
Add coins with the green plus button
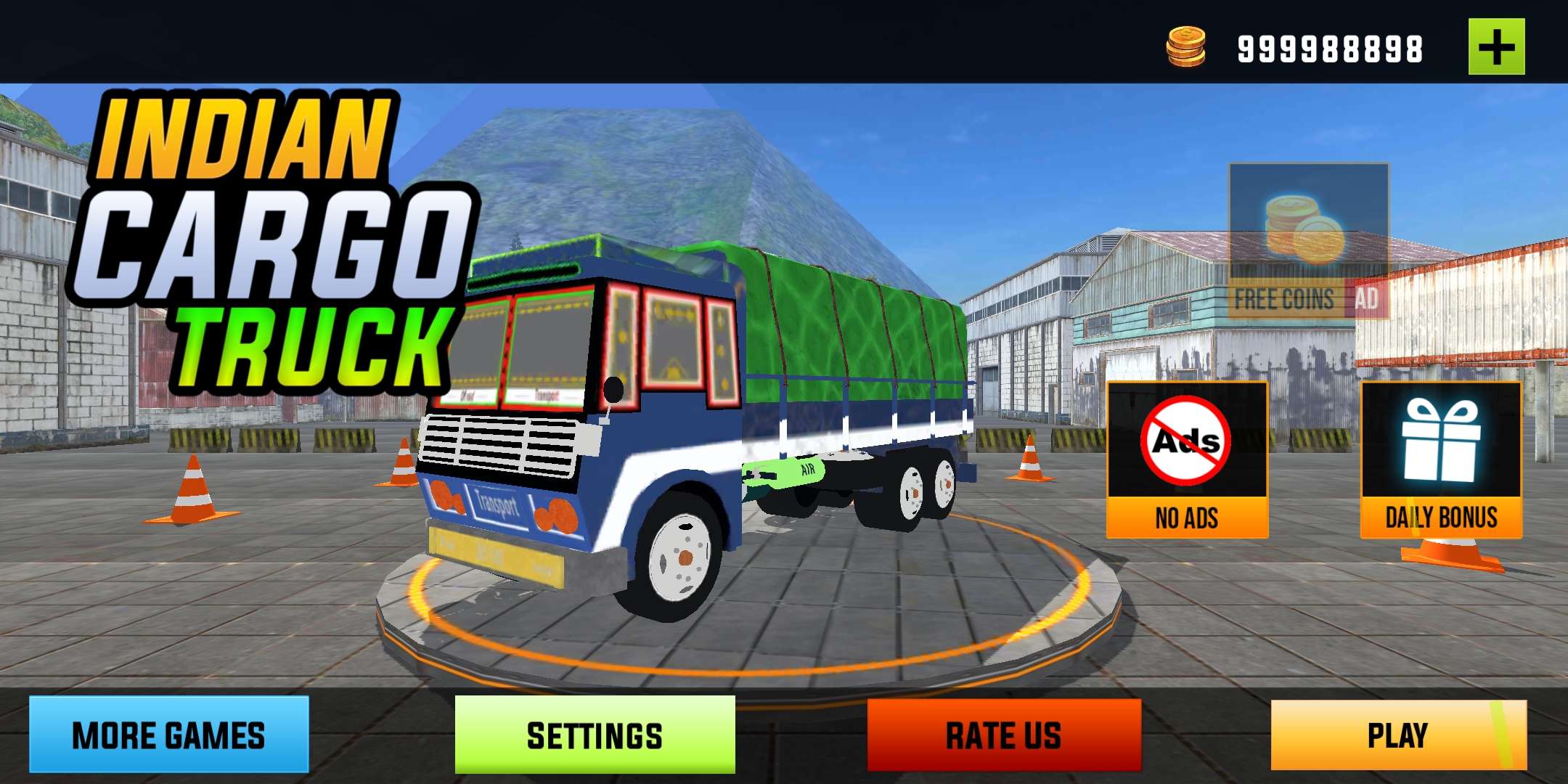tap(1496, 47)
